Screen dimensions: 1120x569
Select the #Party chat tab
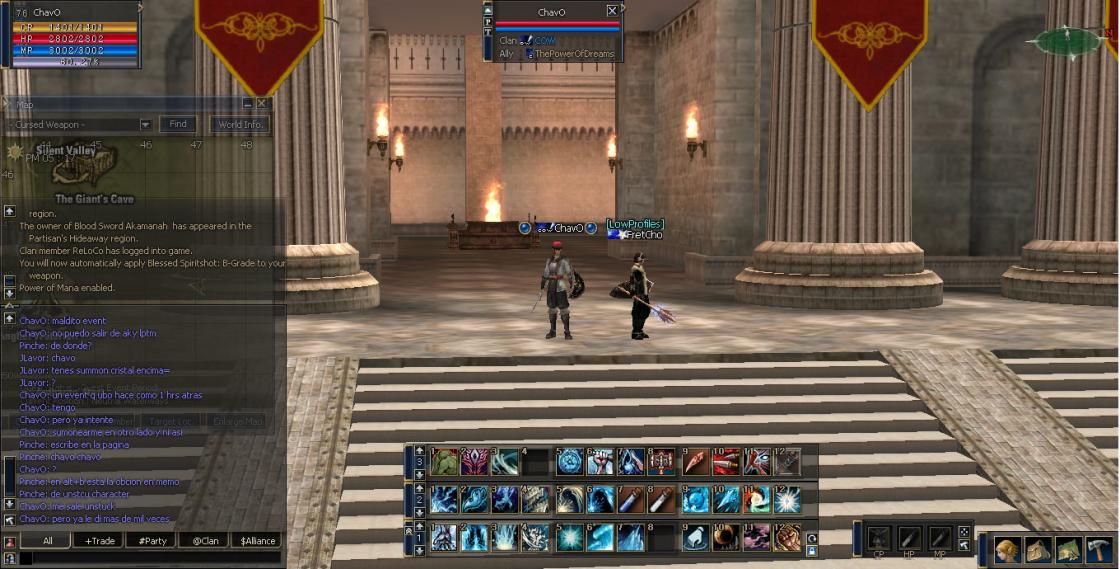[152, 540]
